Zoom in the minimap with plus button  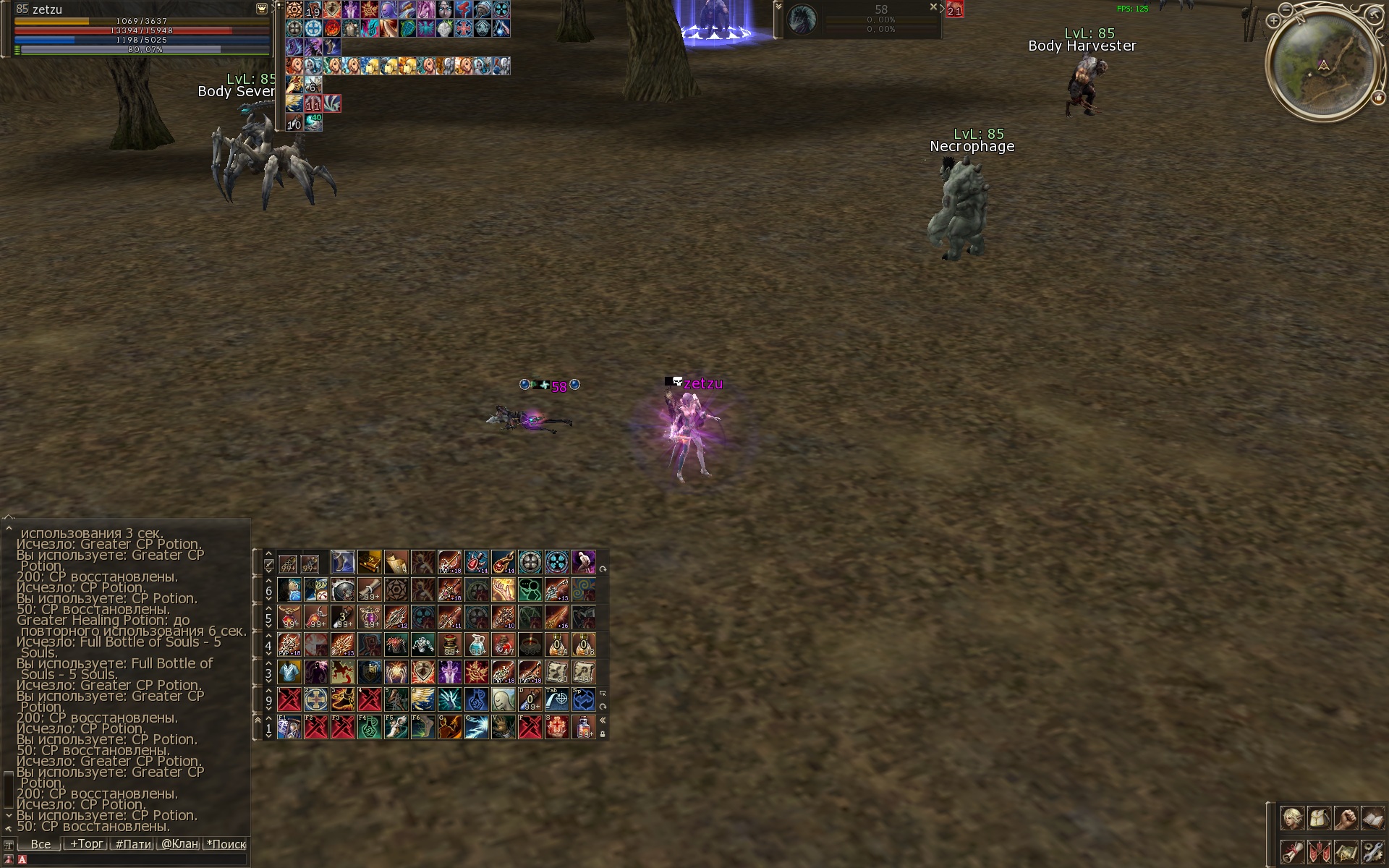coord(1274,21)
